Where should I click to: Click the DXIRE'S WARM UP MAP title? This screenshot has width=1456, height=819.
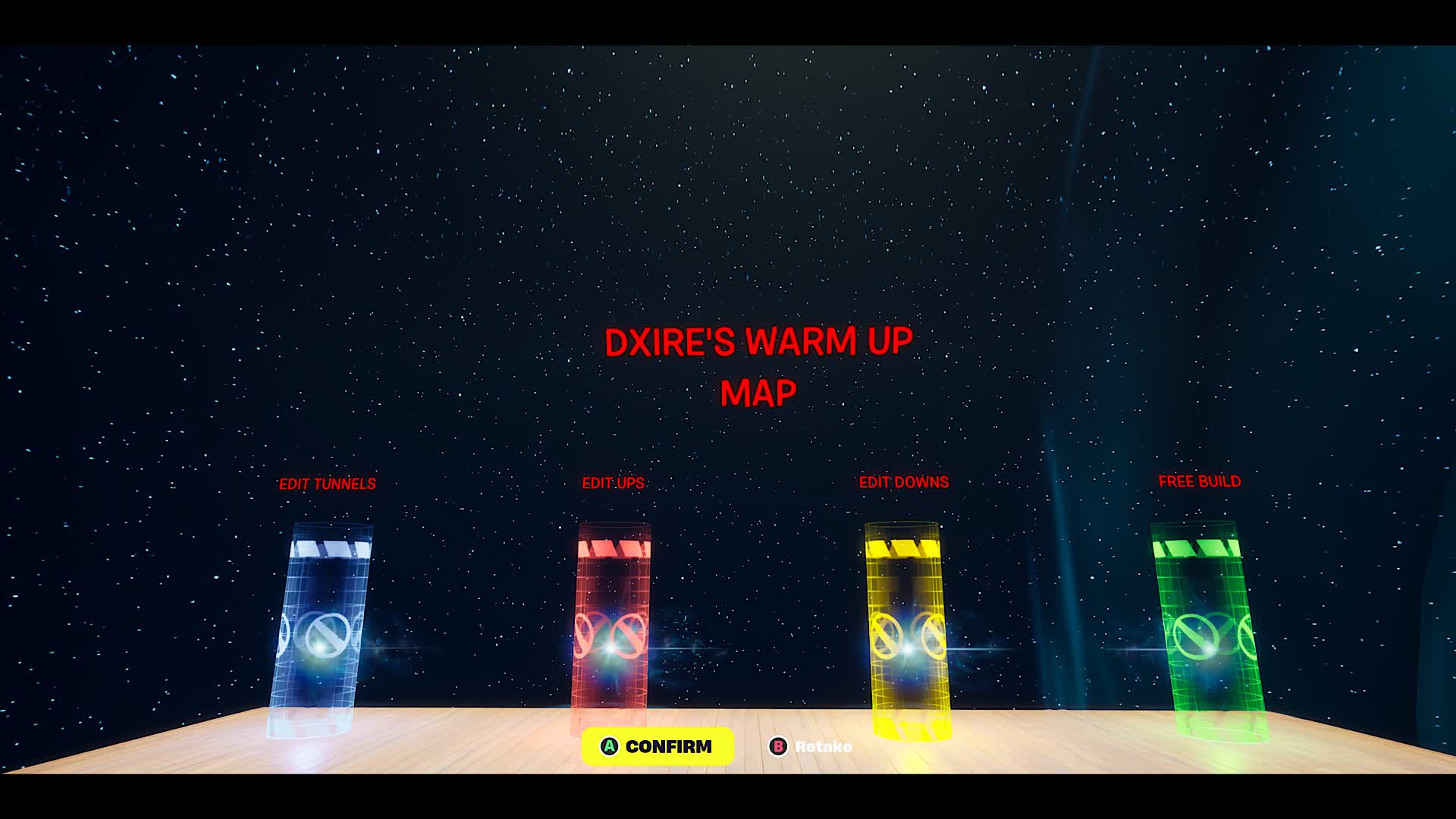click(758, 364)
